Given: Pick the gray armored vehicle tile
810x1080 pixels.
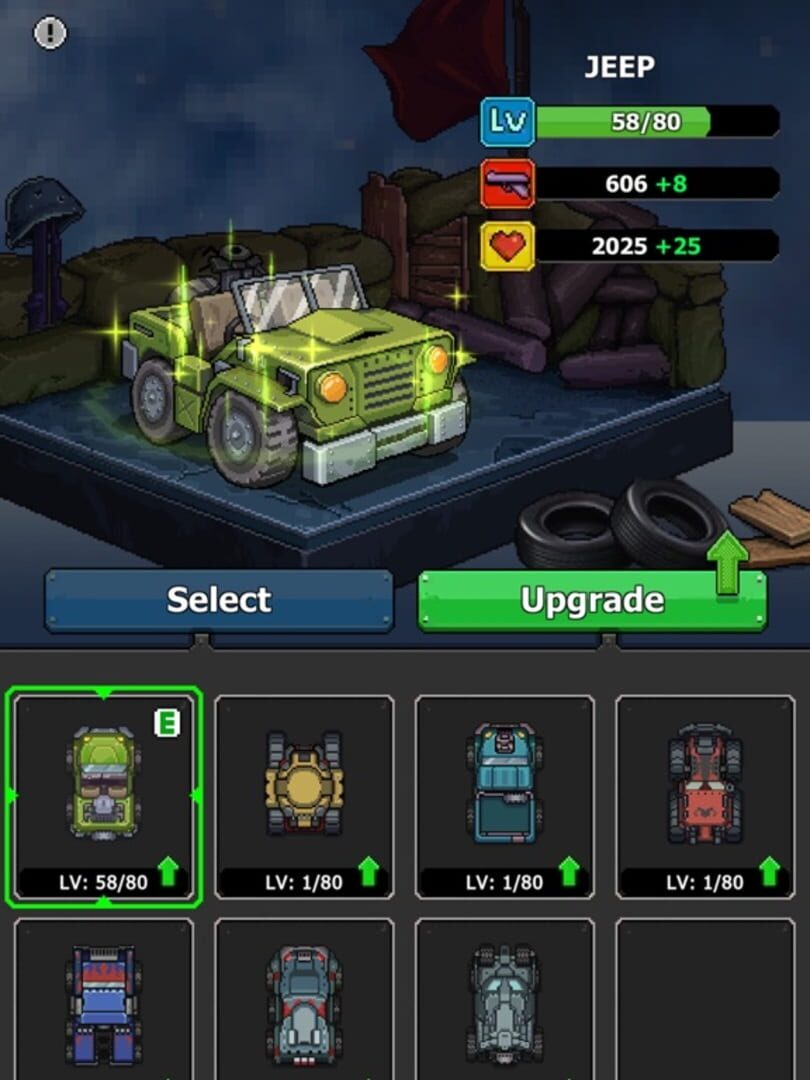Looking at the screenshot, I should click(x=505, y=1000).
